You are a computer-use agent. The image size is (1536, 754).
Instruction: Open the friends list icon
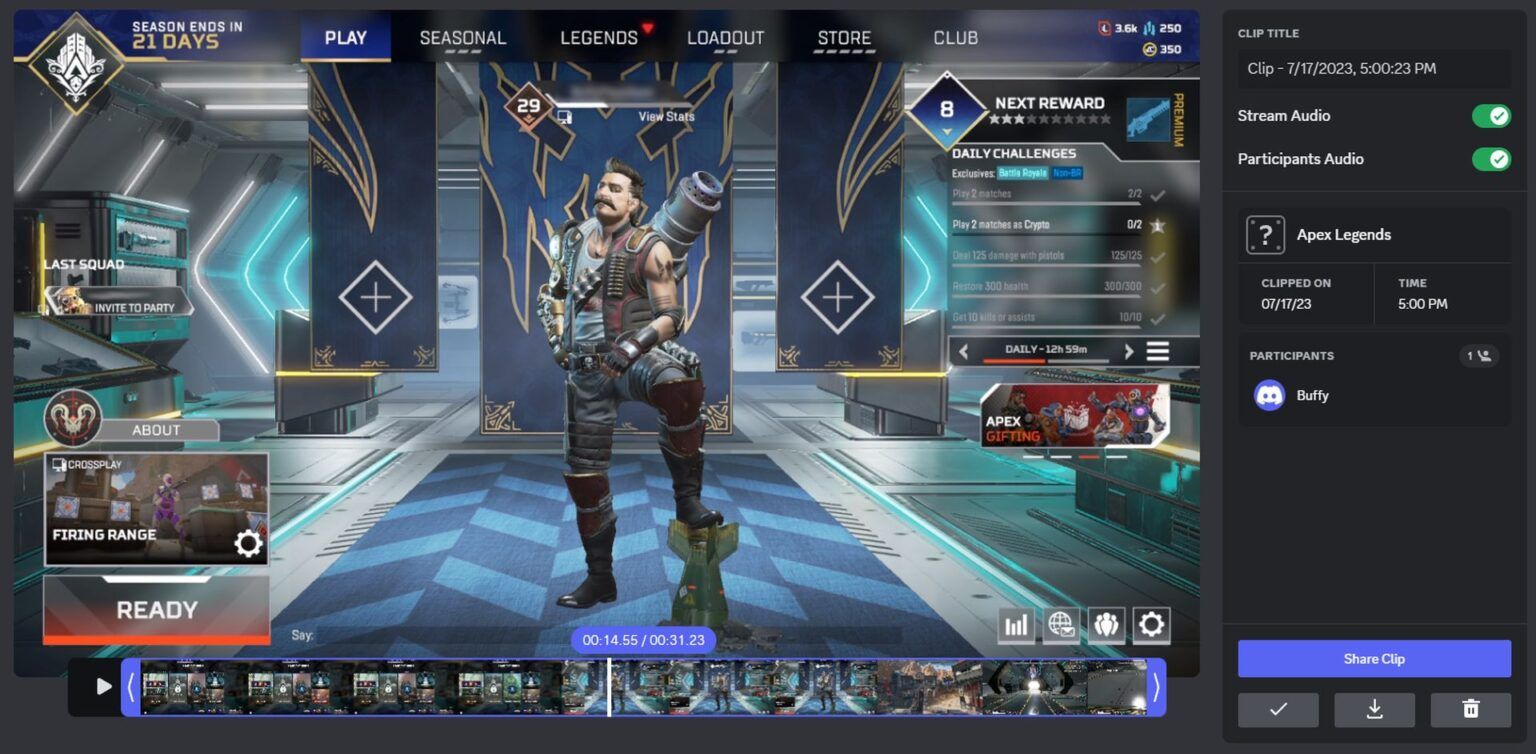click(x=1106, y=625)
